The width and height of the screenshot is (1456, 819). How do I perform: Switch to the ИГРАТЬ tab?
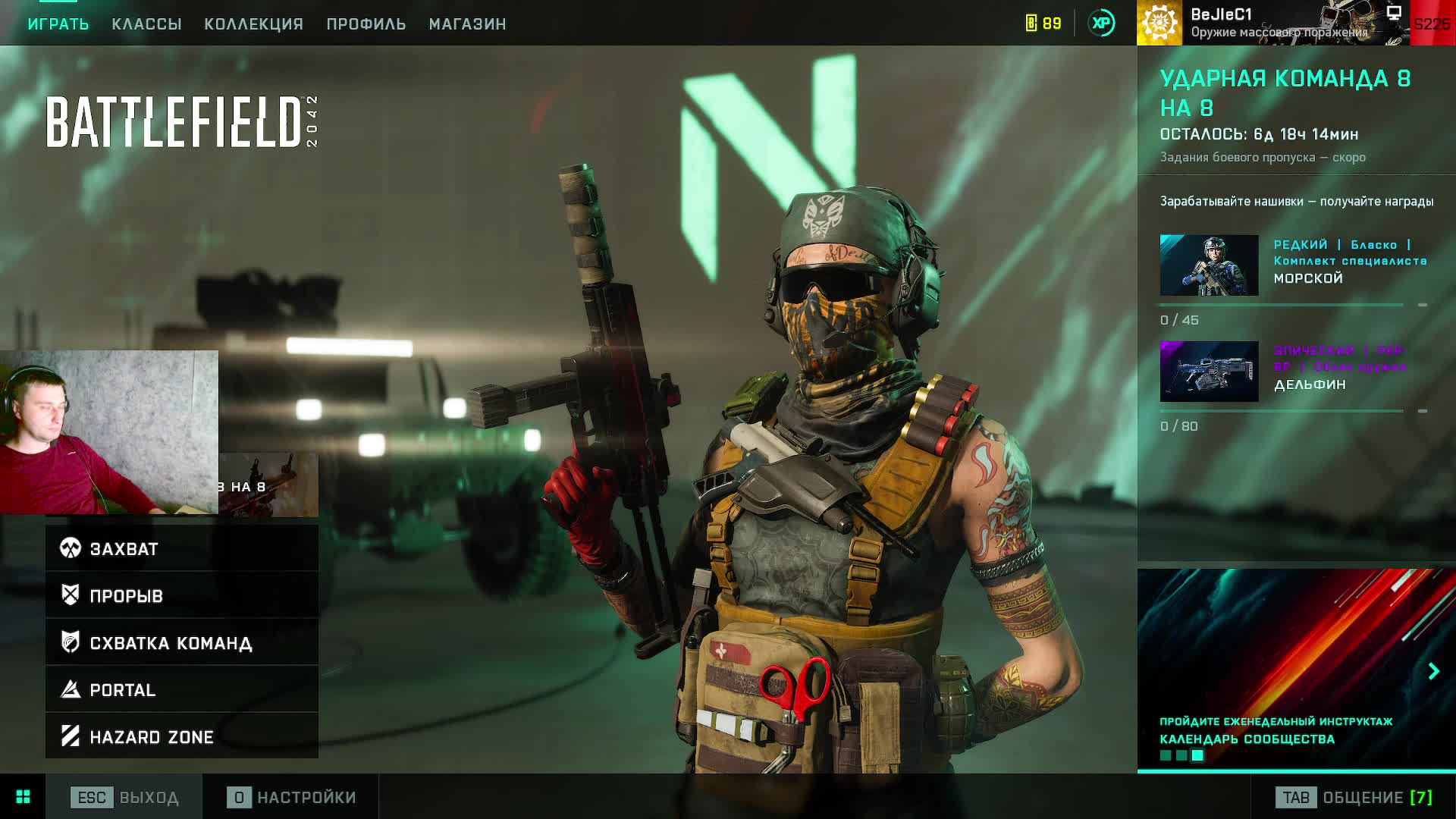click(x=58, y=24)
